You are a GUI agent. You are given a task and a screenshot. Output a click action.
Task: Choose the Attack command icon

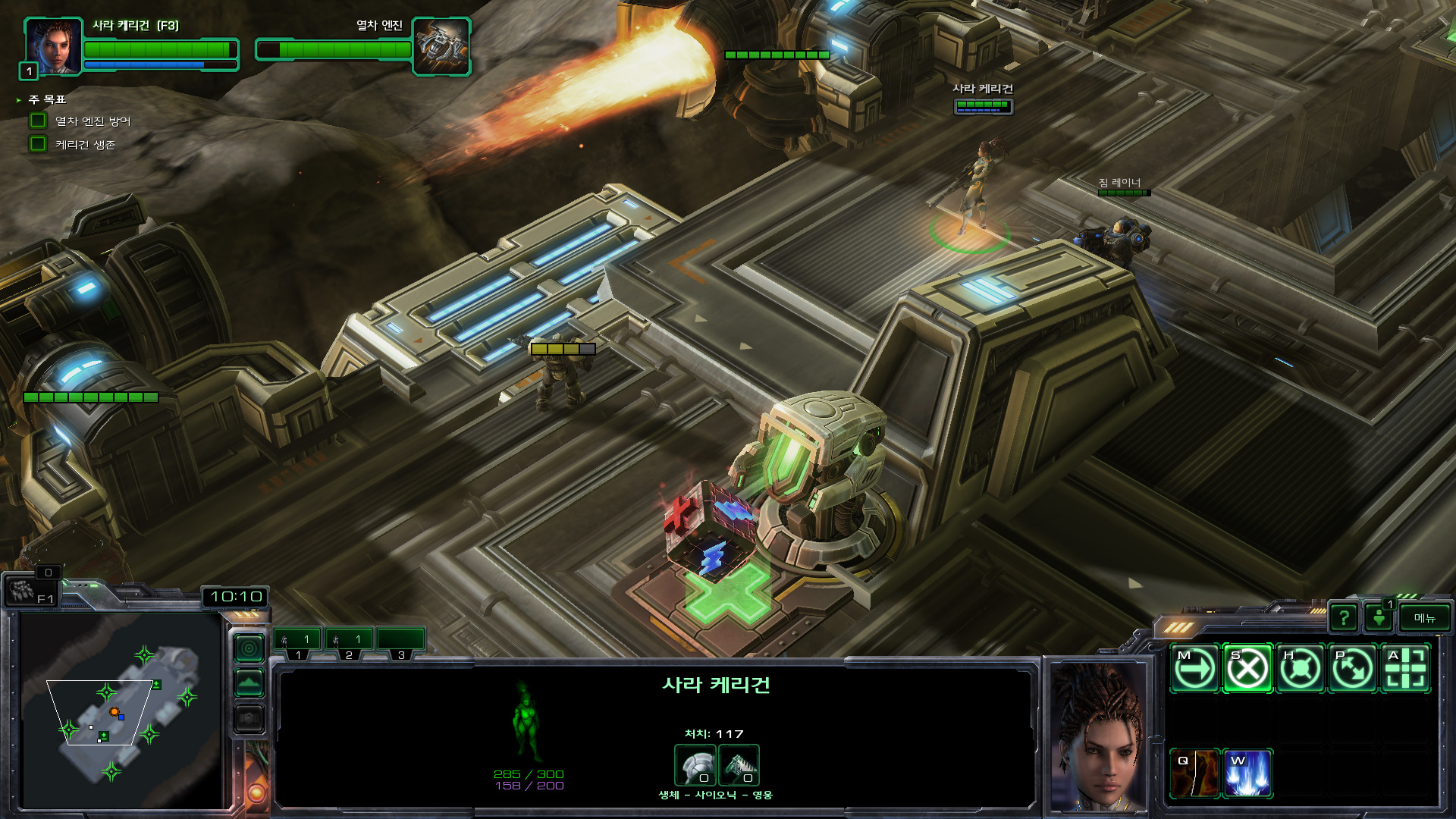1406,669
